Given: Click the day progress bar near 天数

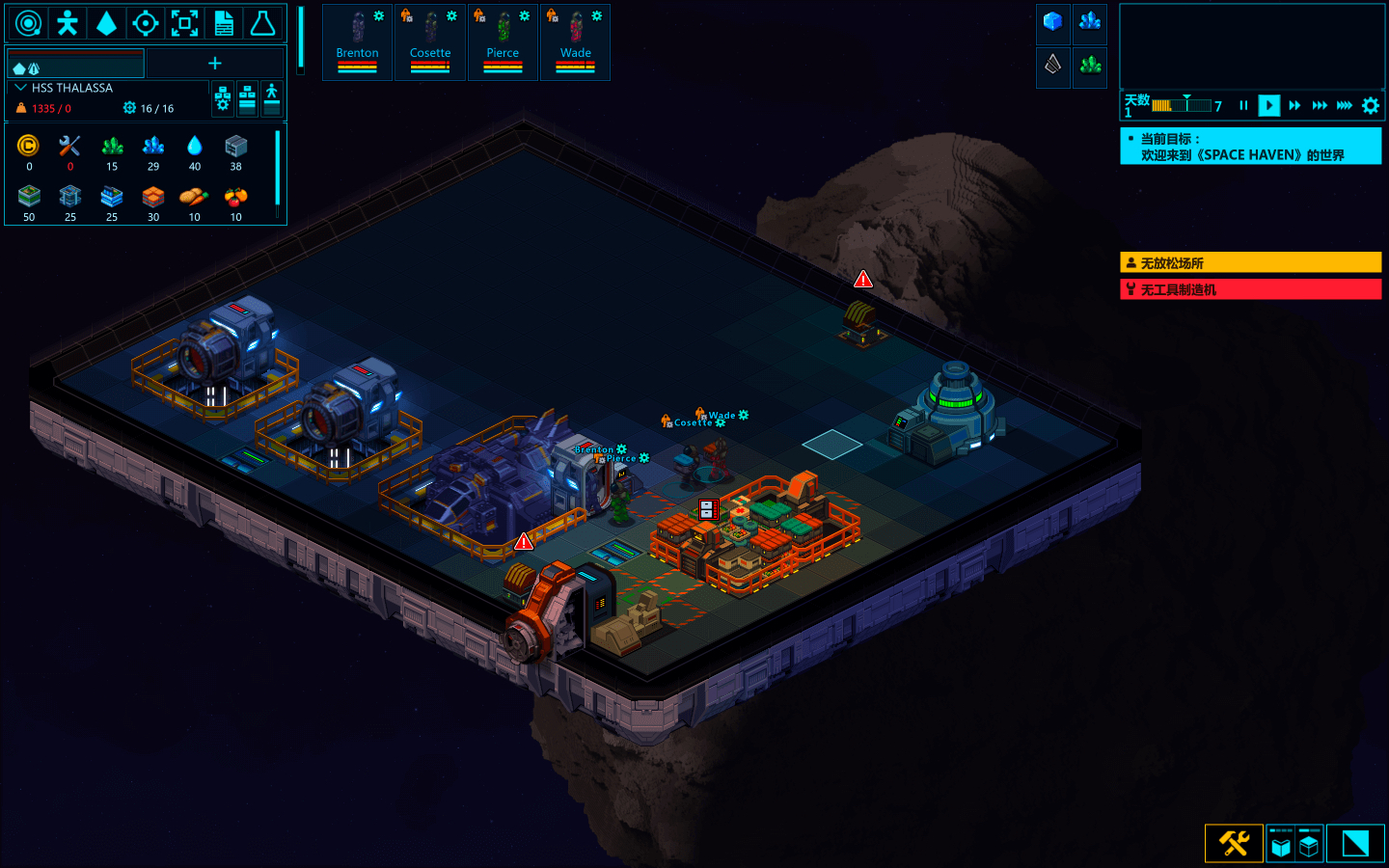Looking at the screenshot, I should click(1182, 106).
